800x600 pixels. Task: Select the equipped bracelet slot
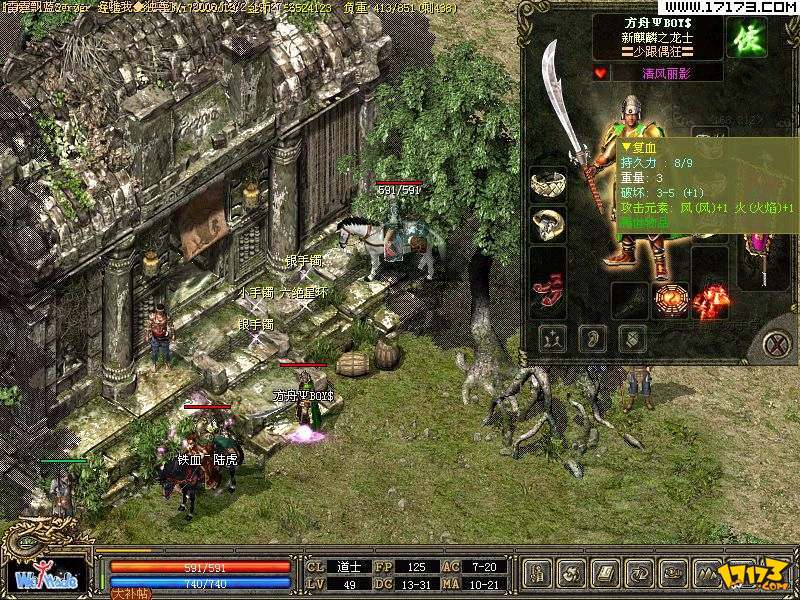[x=547, y=184]
